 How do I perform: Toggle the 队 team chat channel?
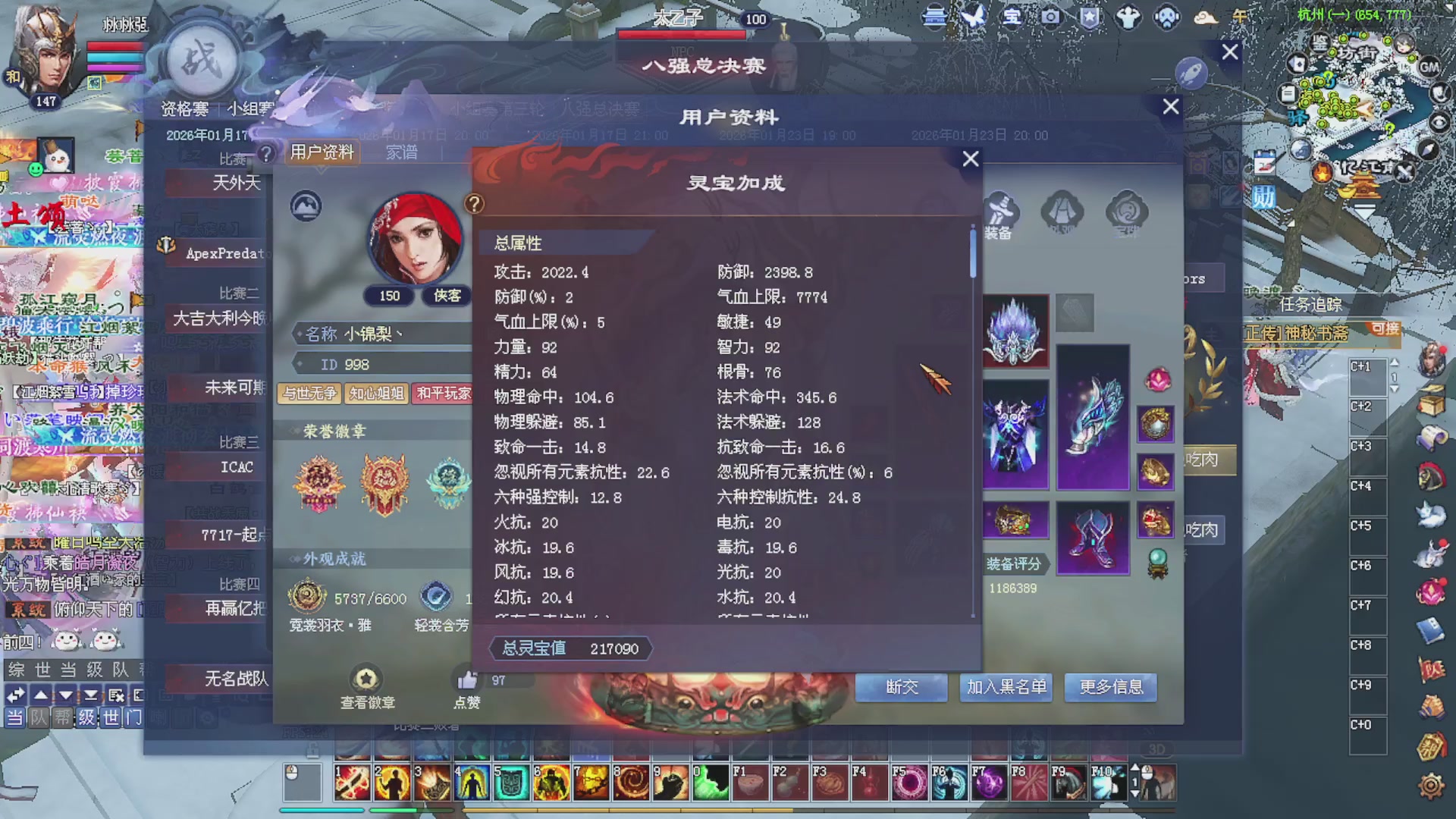38,717
